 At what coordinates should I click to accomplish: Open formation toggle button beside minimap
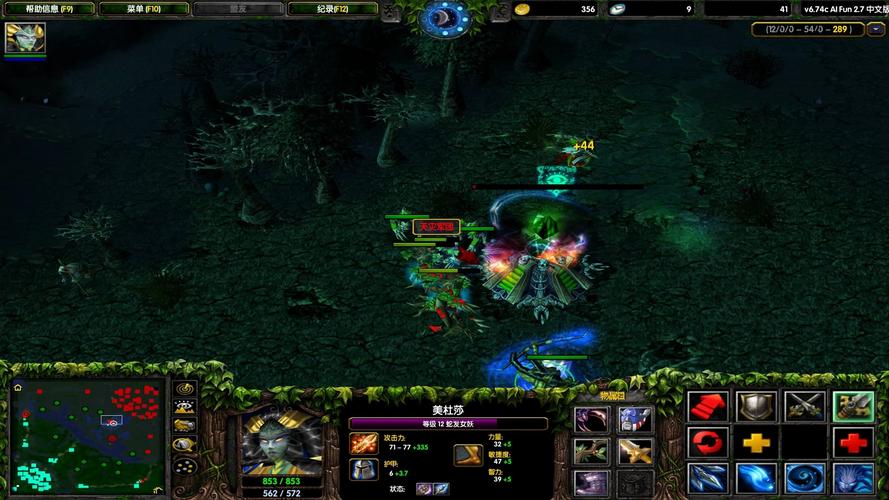pos(184,465)
